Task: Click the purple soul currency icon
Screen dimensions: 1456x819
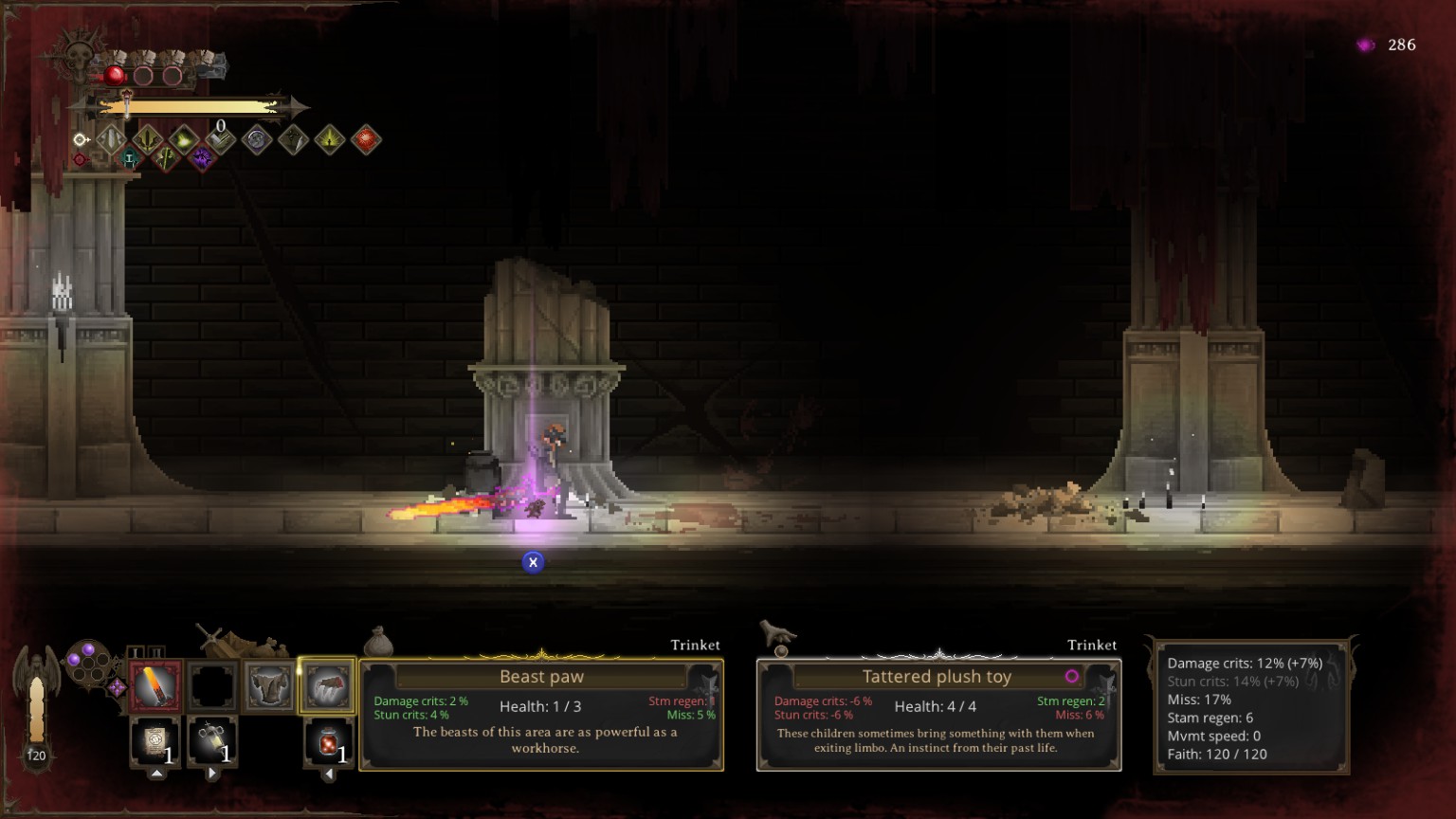Action: [1366, 45]
